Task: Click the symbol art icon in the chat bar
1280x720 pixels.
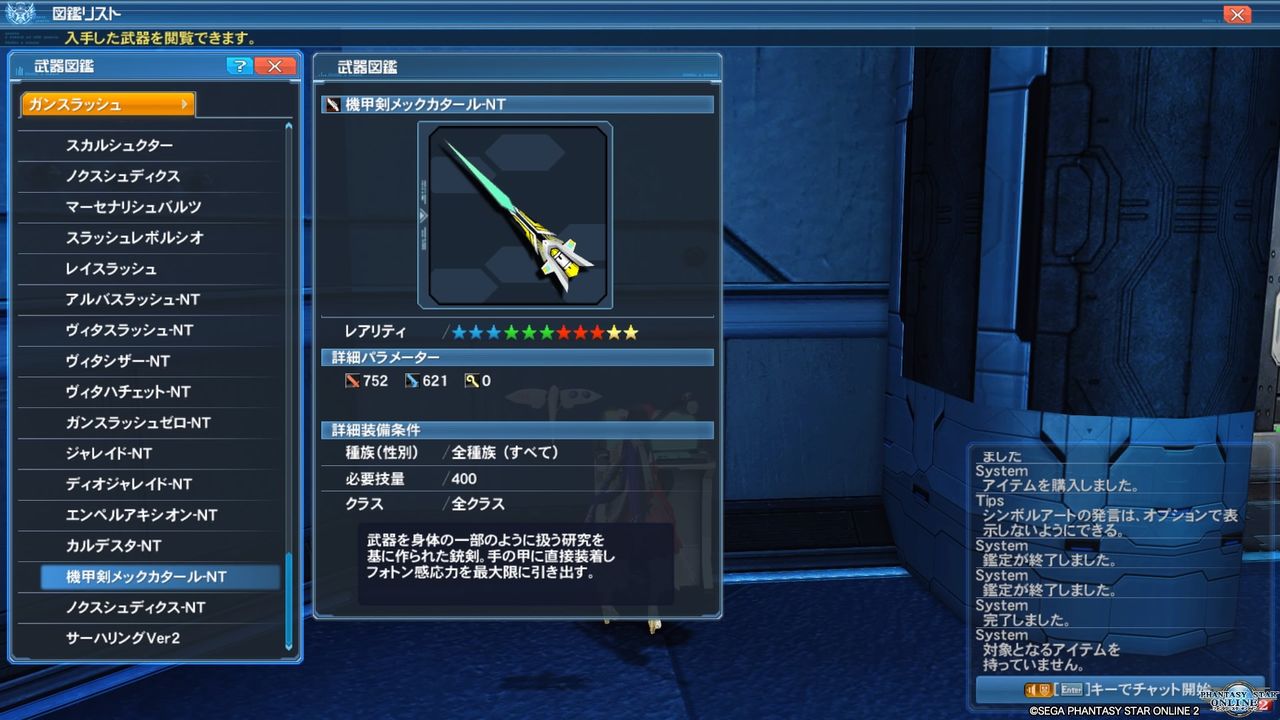Action: tap(1044, 688)
